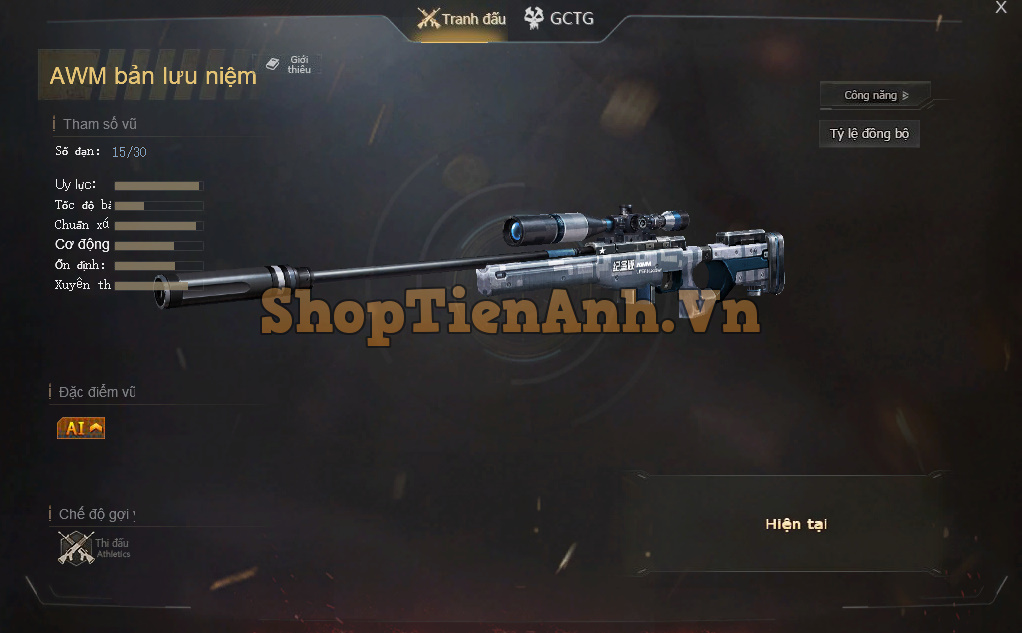This screenshot has width=1022, height=633.
Task: Select the AI weapon feature badge
Action: coord(81,428)
